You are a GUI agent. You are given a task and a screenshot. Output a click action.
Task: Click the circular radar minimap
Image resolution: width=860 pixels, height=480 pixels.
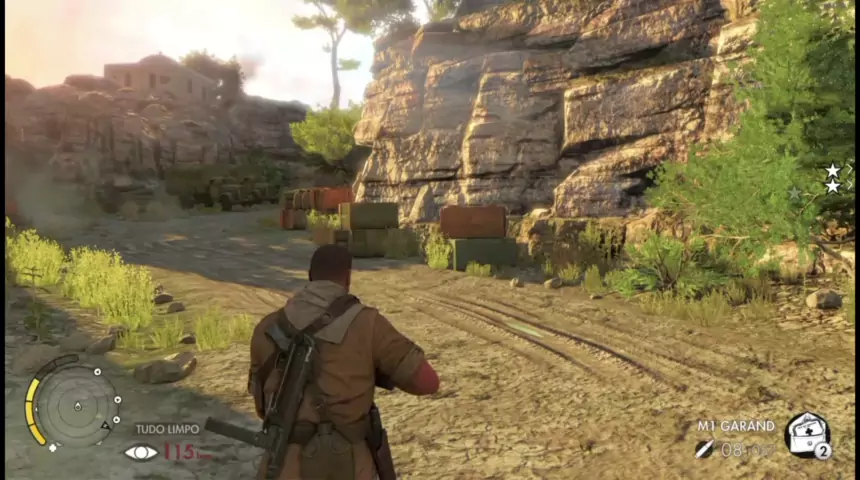(74, 406)
